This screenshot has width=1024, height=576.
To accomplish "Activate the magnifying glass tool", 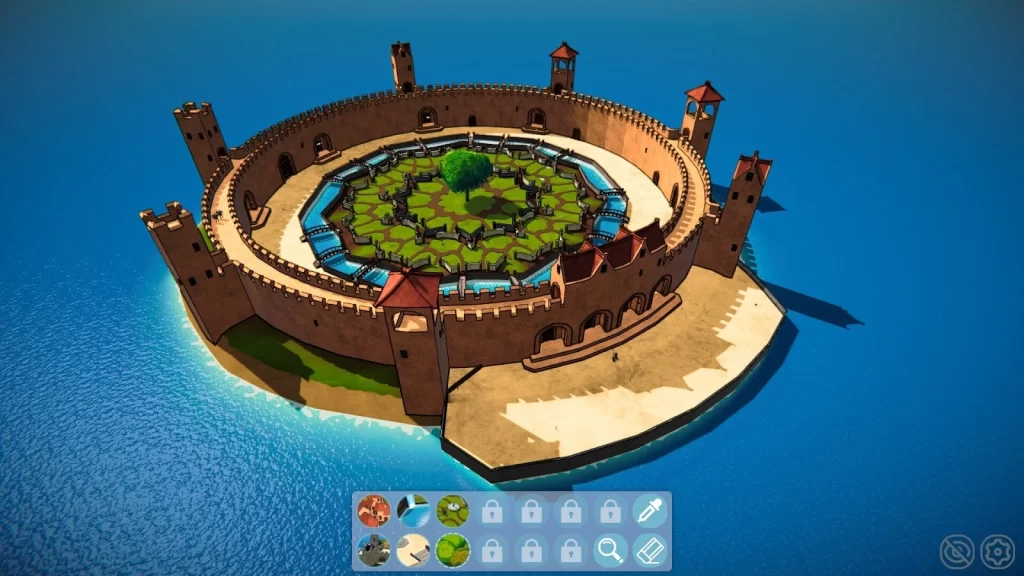I will click(609, 550).
